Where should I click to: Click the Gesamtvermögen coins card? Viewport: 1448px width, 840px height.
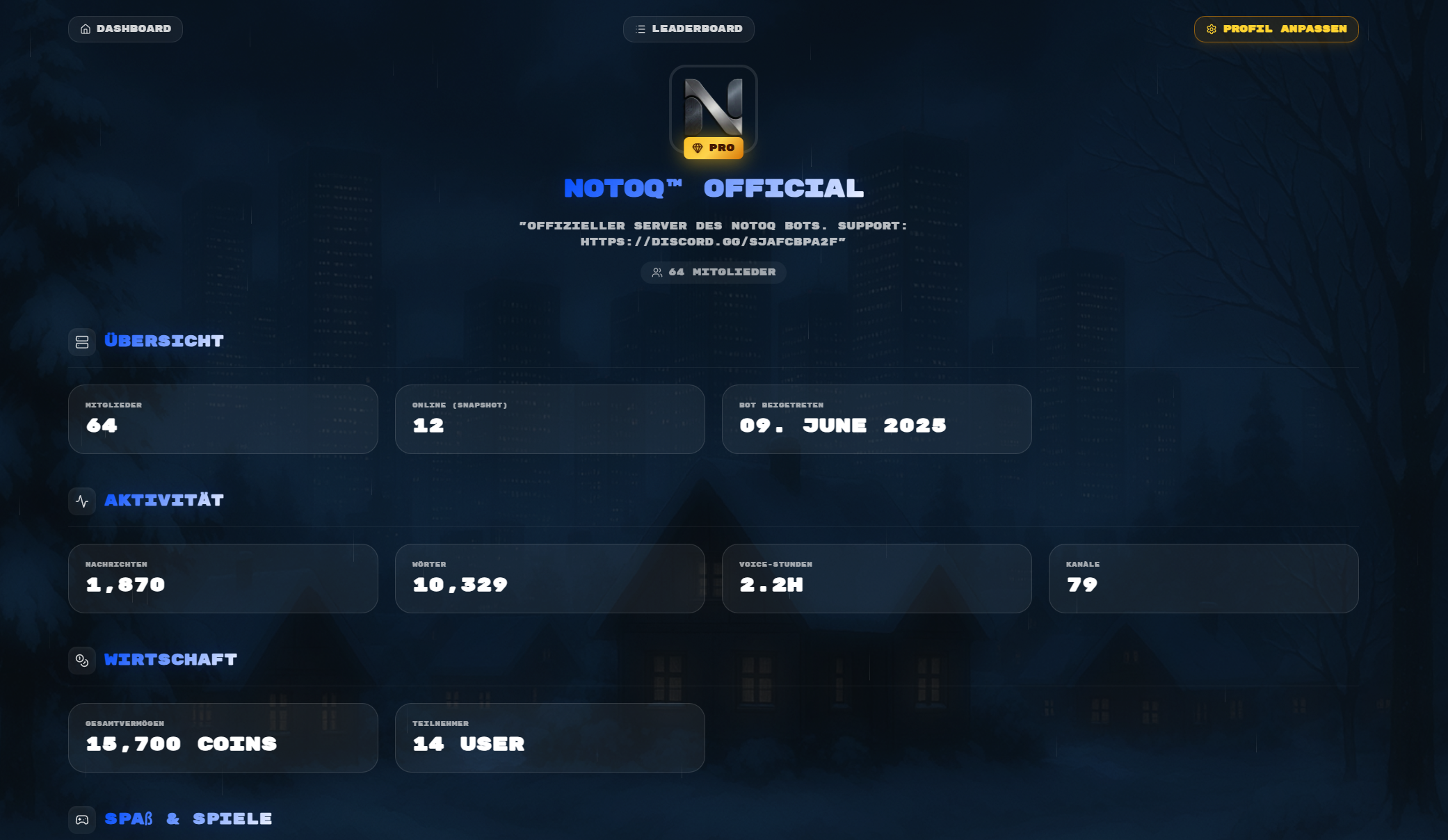tap(223, 738)
